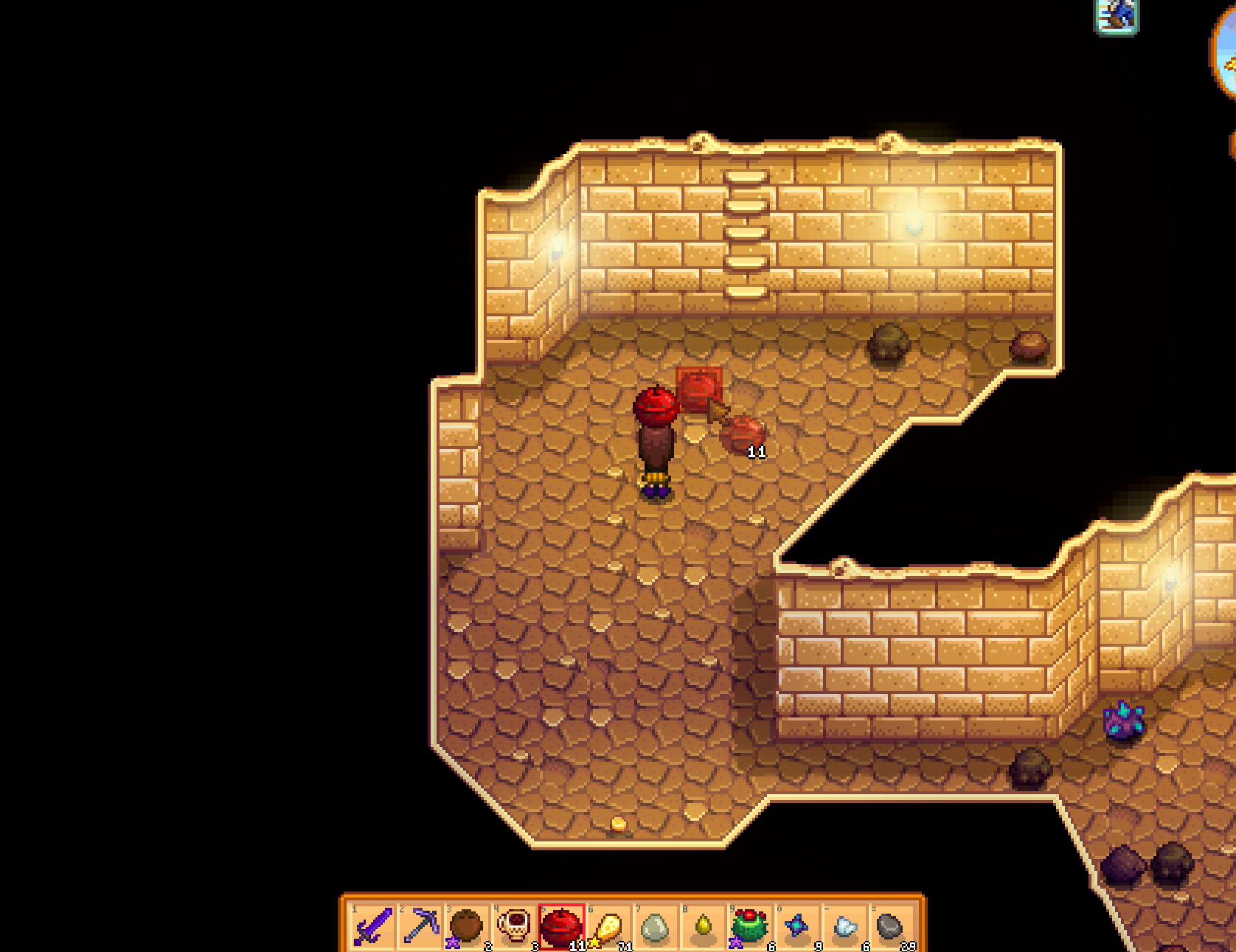Image resolution: width=1236 pixels, height=952 pixels.
Task: Select the blue spiky star item
Action: click(x=797, y=925)
